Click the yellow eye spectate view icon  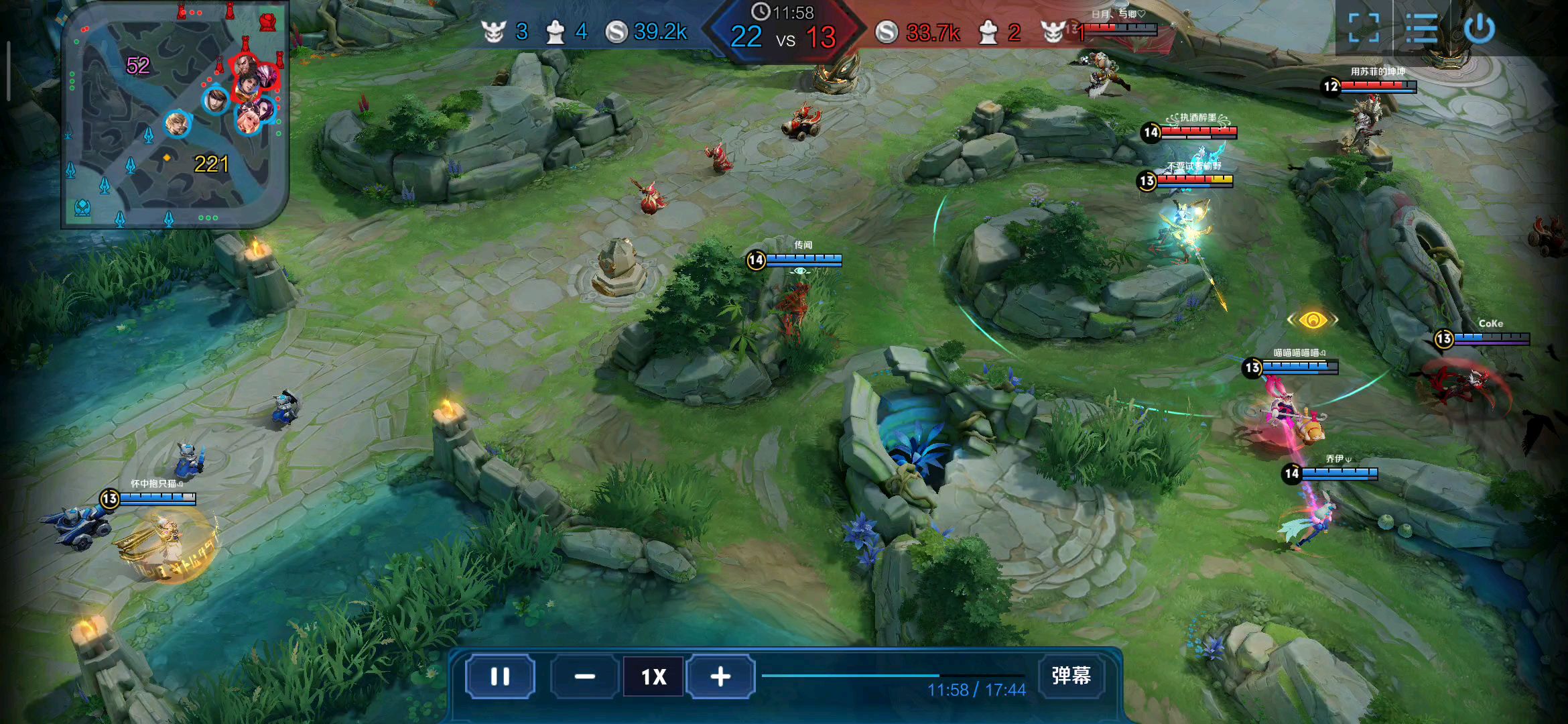pyautogui.click(x=1313, y=320)
